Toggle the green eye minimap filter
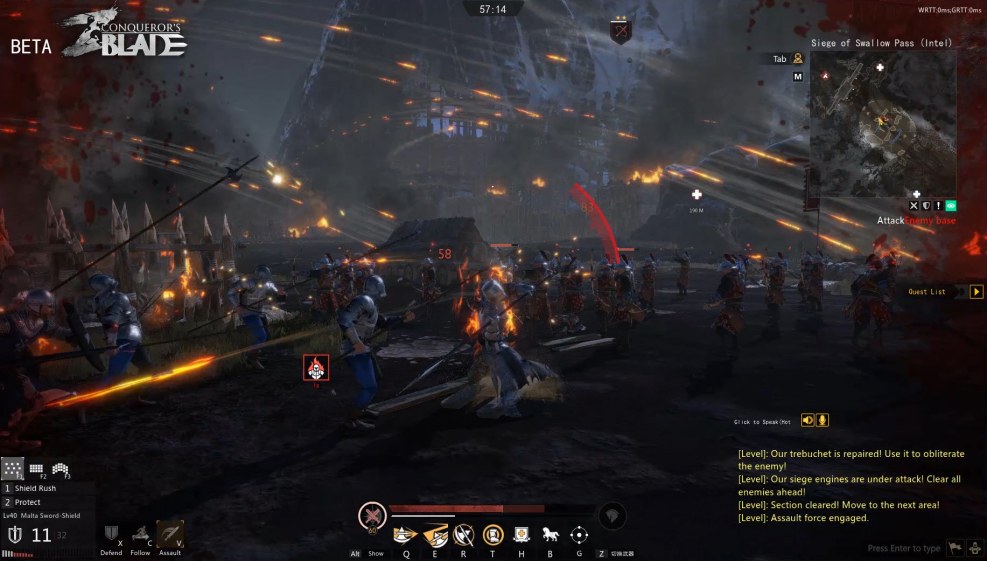Screen dimensions: 987x561 (x=950, y=205)
